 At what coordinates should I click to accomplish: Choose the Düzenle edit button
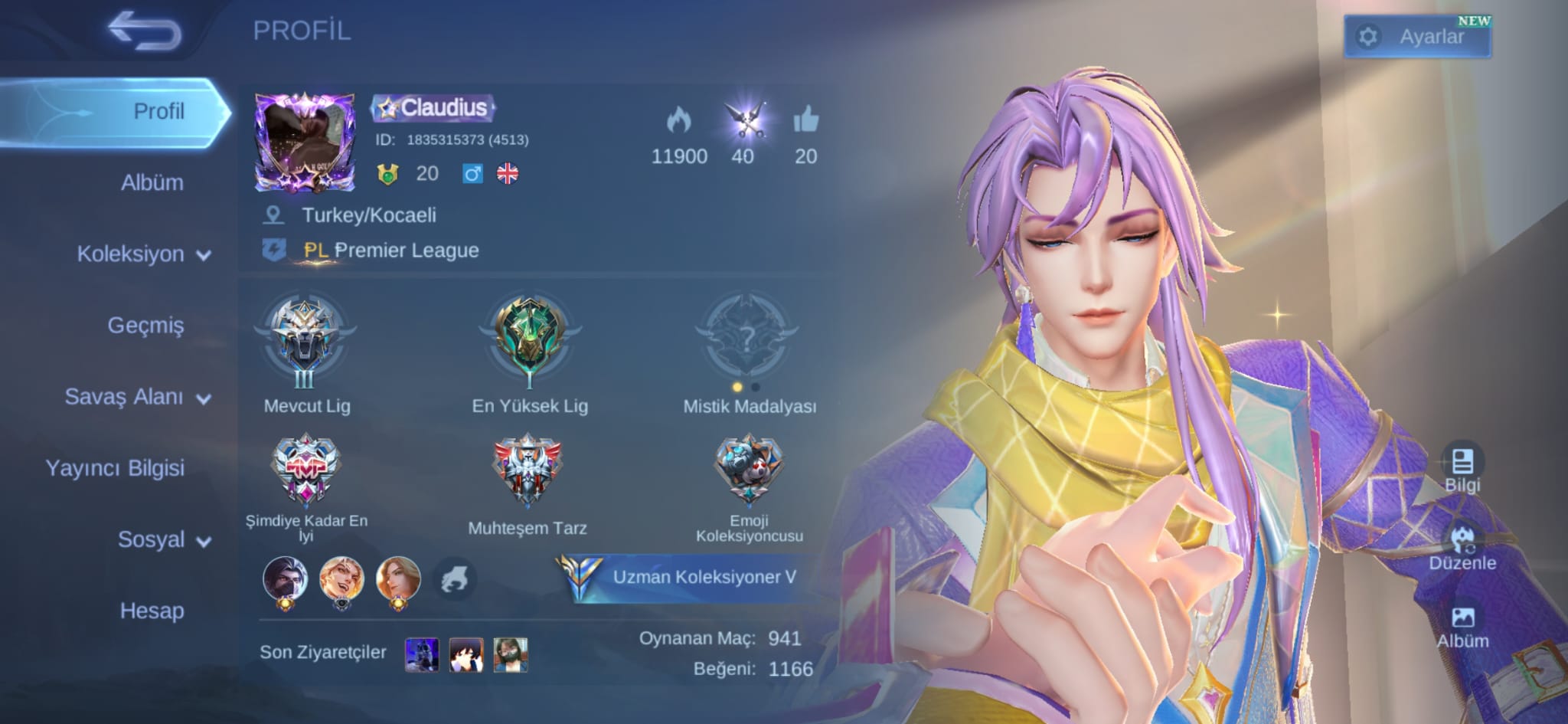click(1462, 547)
